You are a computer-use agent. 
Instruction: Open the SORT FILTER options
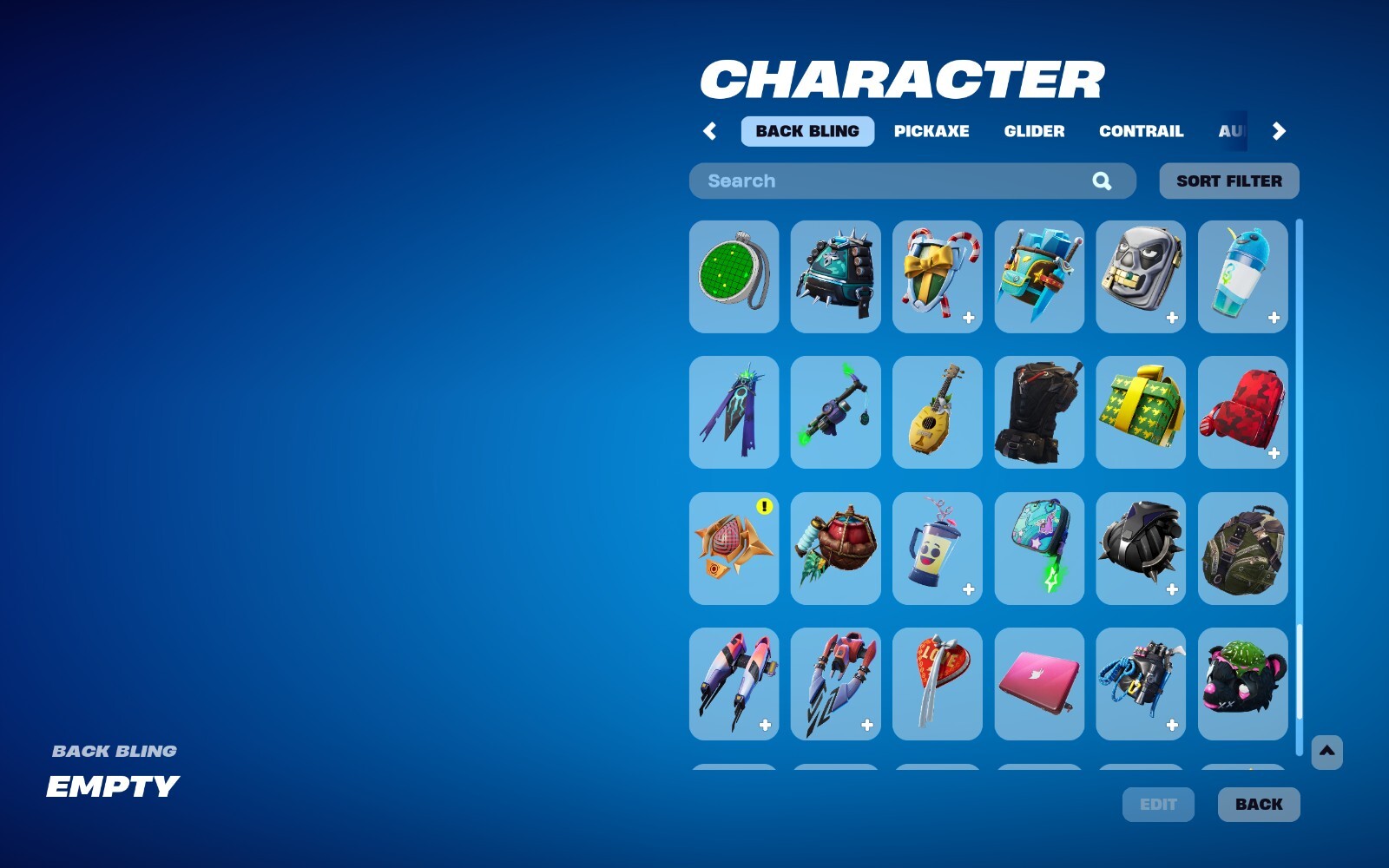pyautogui.click(x=1228, y=181)
